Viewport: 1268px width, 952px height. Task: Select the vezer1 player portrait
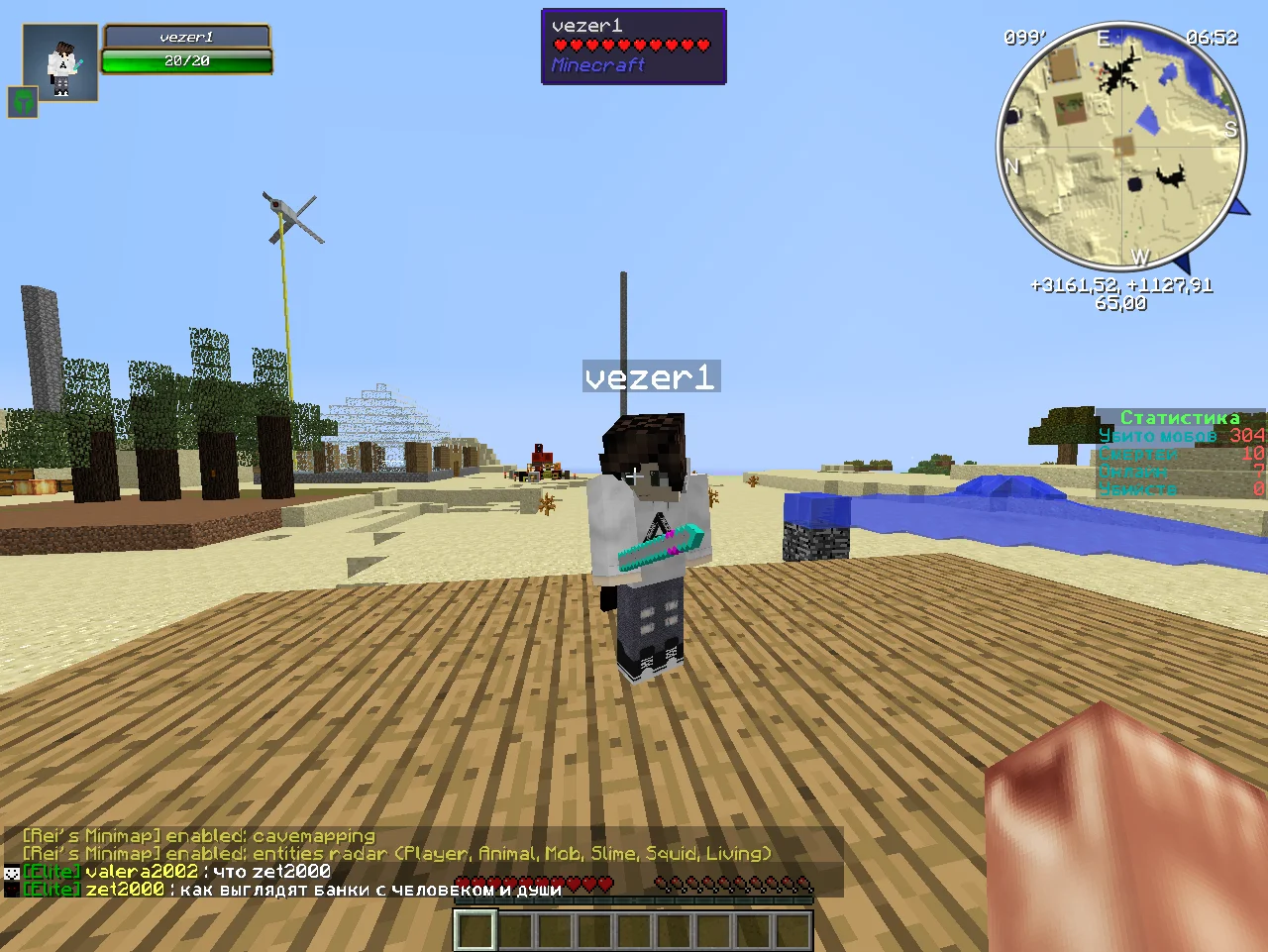(x=60, y=62)
